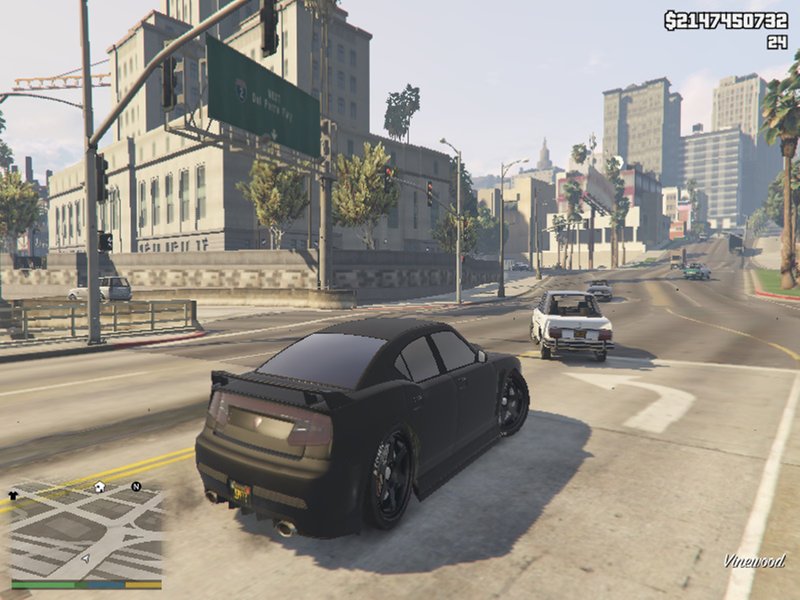Click the player arrow on the minimap

[x=86, y=559]
